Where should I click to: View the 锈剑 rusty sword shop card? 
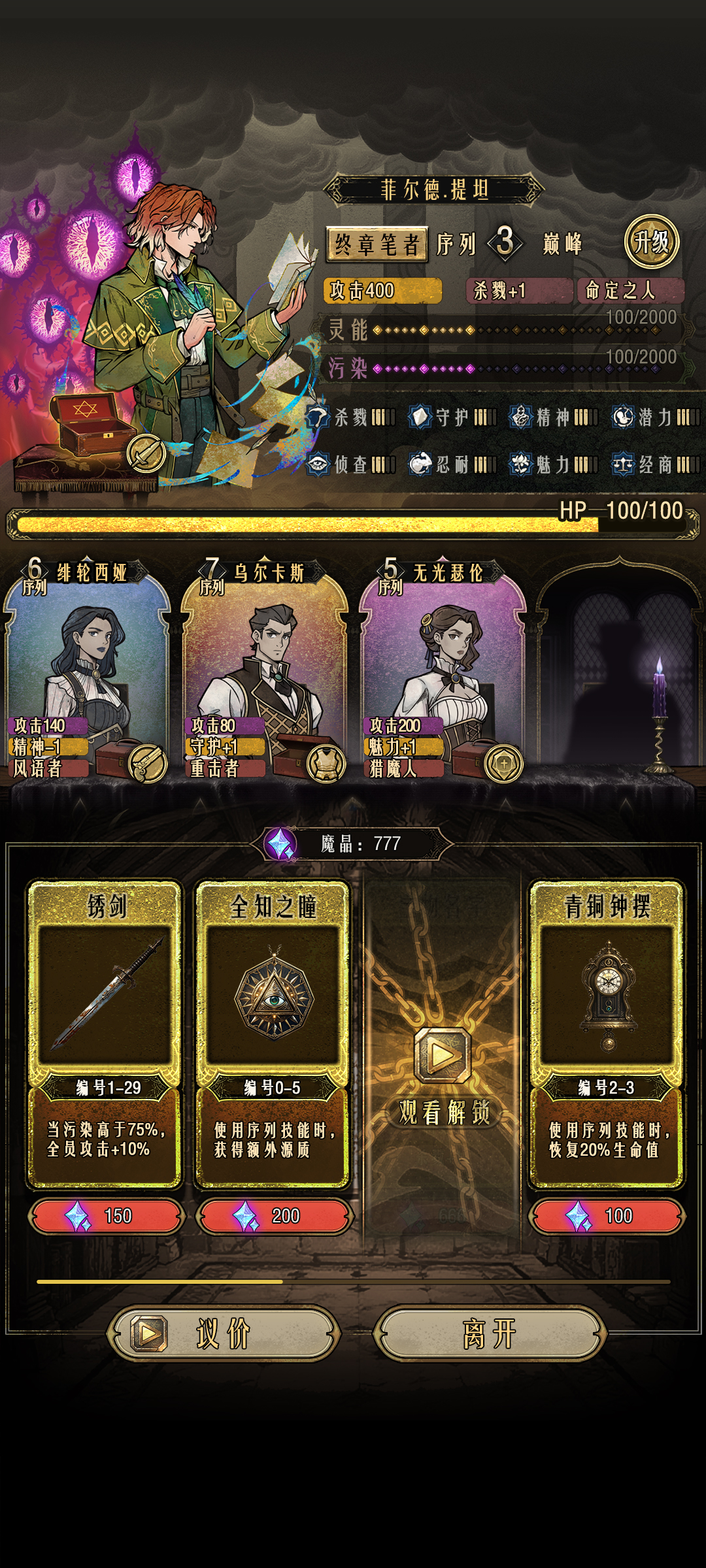105,1032
